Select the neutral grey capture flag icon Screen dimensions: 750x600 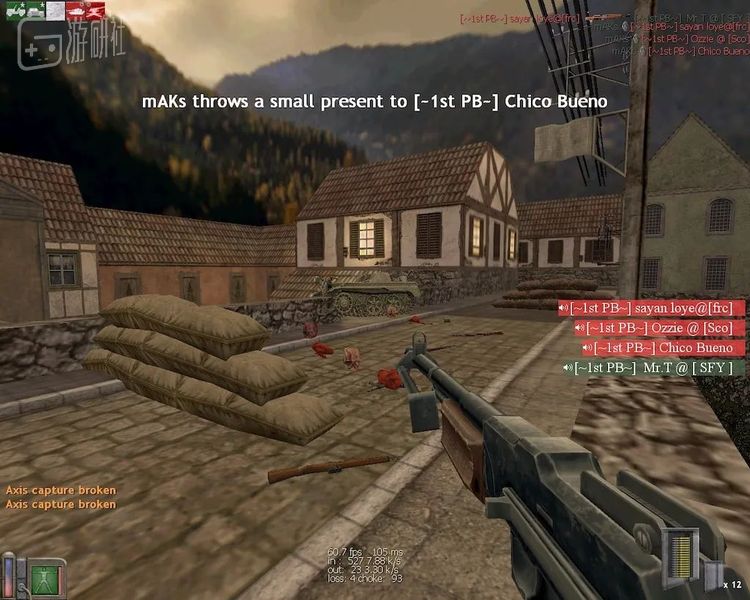point(56,11)
